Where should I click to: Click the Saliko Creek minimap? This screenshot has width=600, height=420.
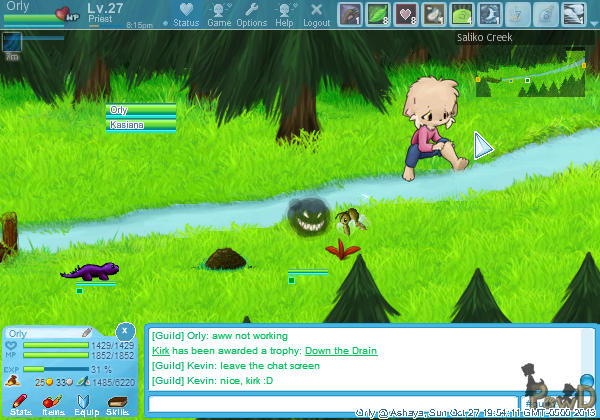[529, 76]
